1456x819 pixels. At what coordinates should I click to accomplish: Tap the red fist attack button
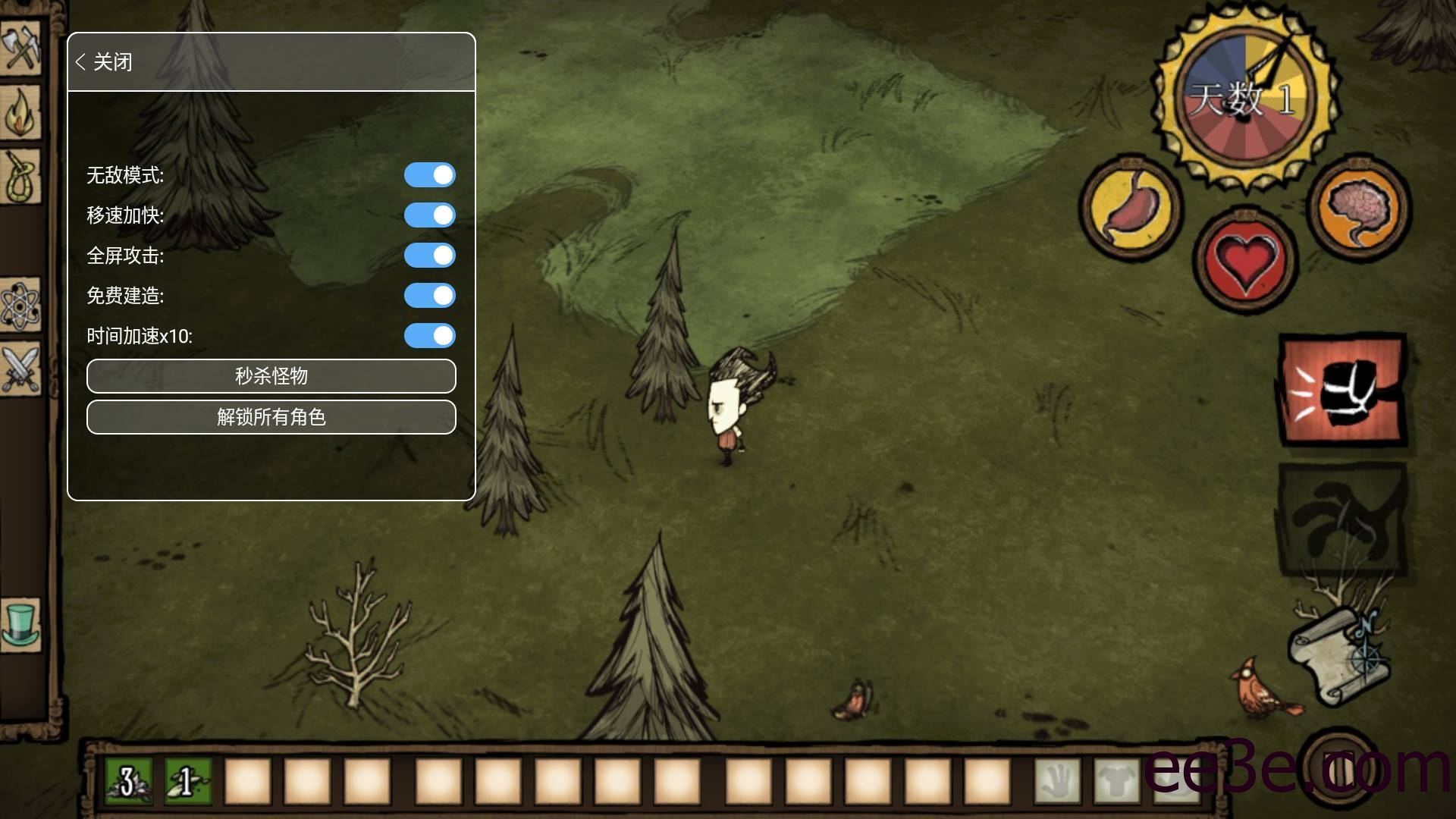click(x=1342, y=389)
